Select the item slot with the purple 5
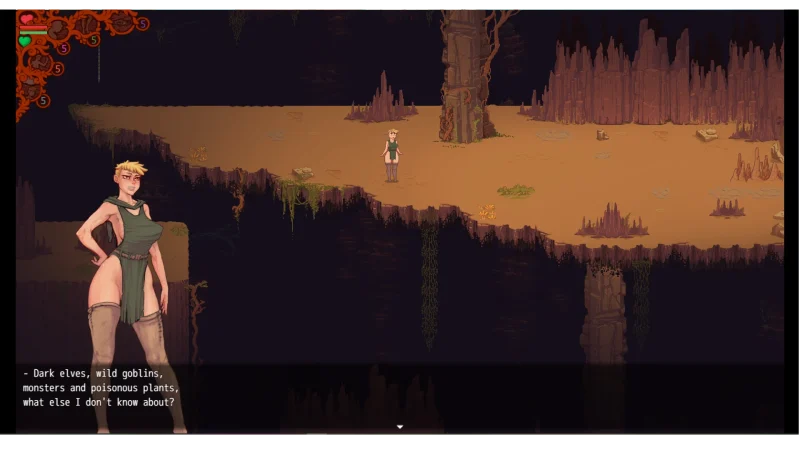This screenshot has width=800, height=450. [x=122, y=21]
